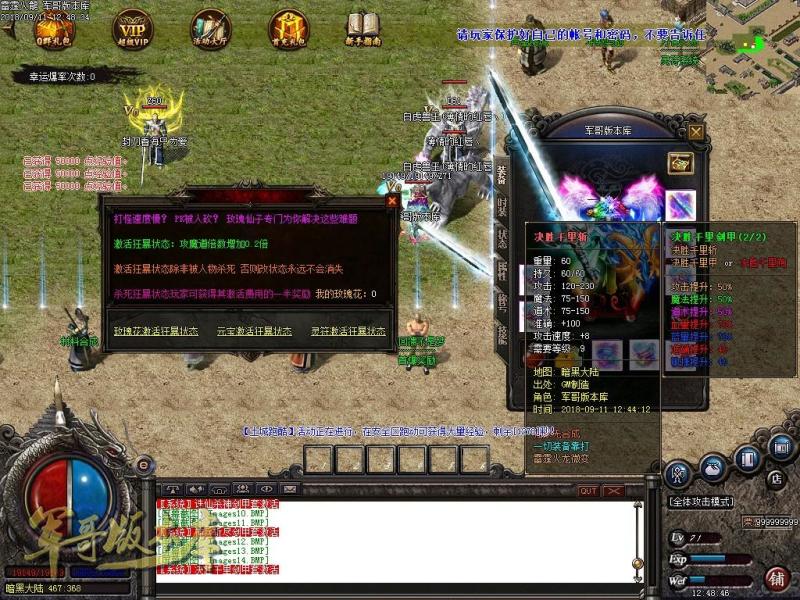This screenshot has width=800, height=600.
Task: Switch to the 时装 fashion tab
Action: (501, 207)
